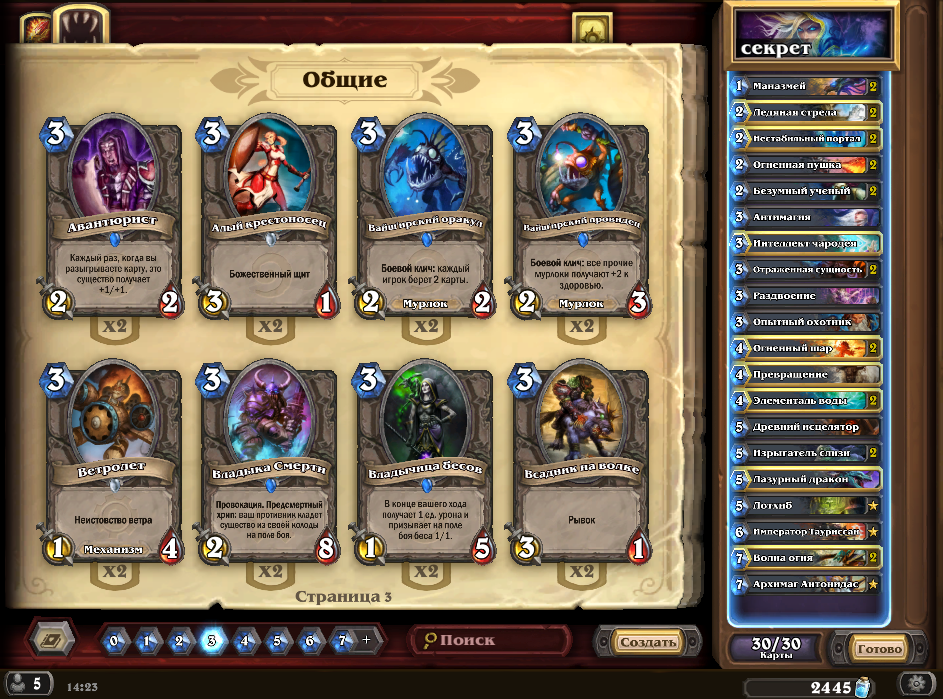Filter cards by 5 mana cost
Screen dimensions: 943x699
[277, 641]
